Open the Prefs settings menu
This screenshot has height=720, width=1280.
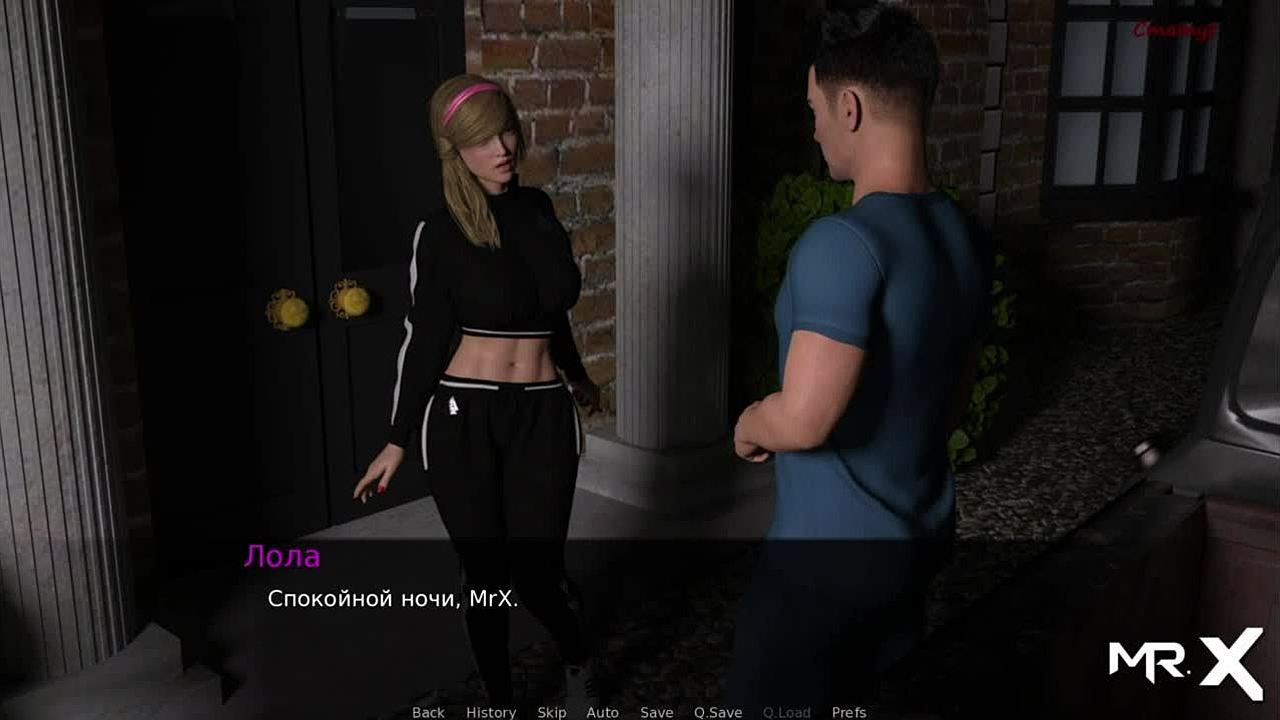pos(849,712)
